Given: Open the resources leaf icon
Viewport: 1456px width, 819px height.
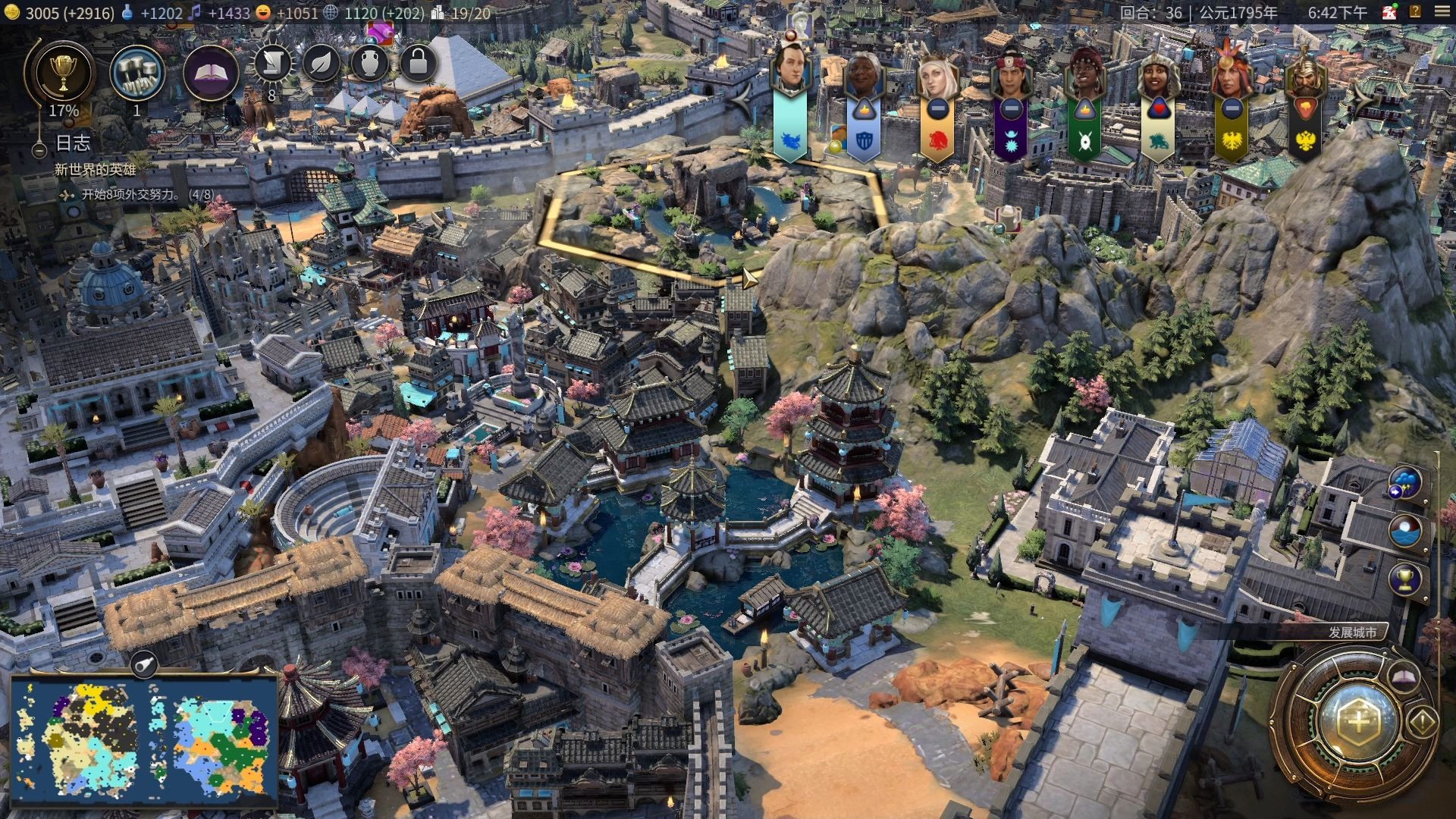Looking at the screenshot, I should 321,64.
